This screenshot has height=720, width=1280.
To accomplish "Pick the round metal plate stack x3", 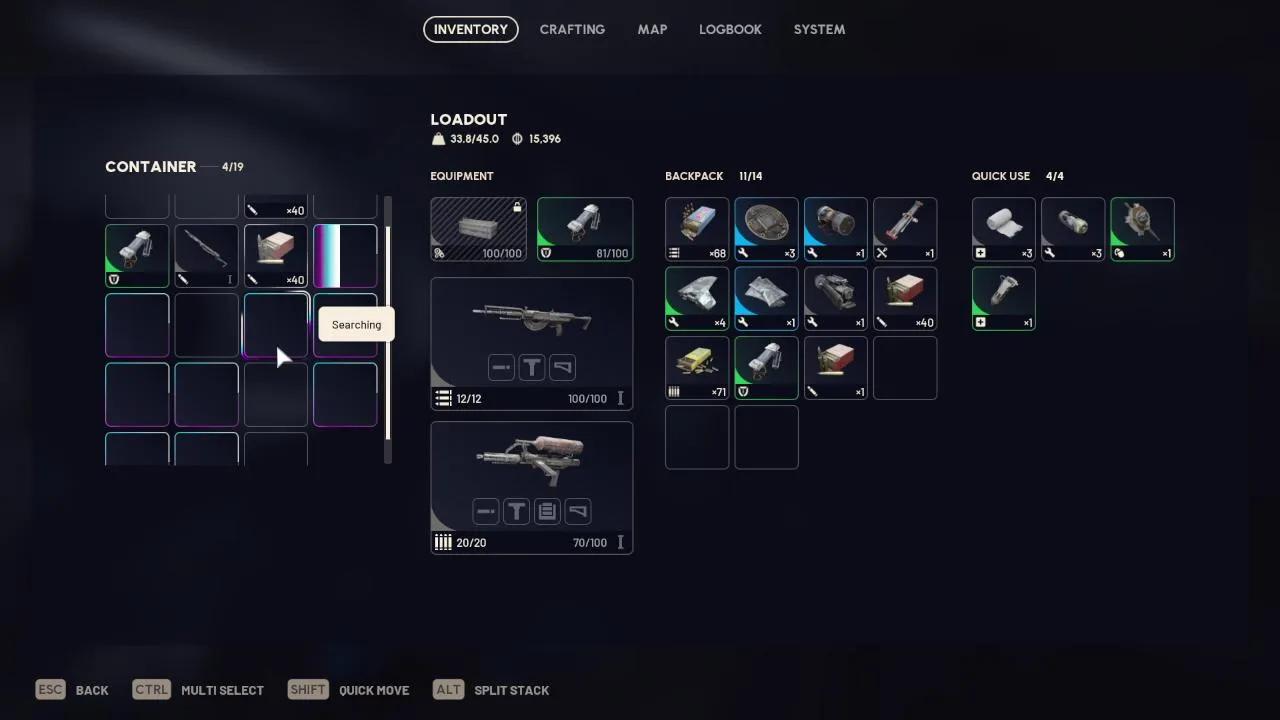I will [x=766, y=229].
